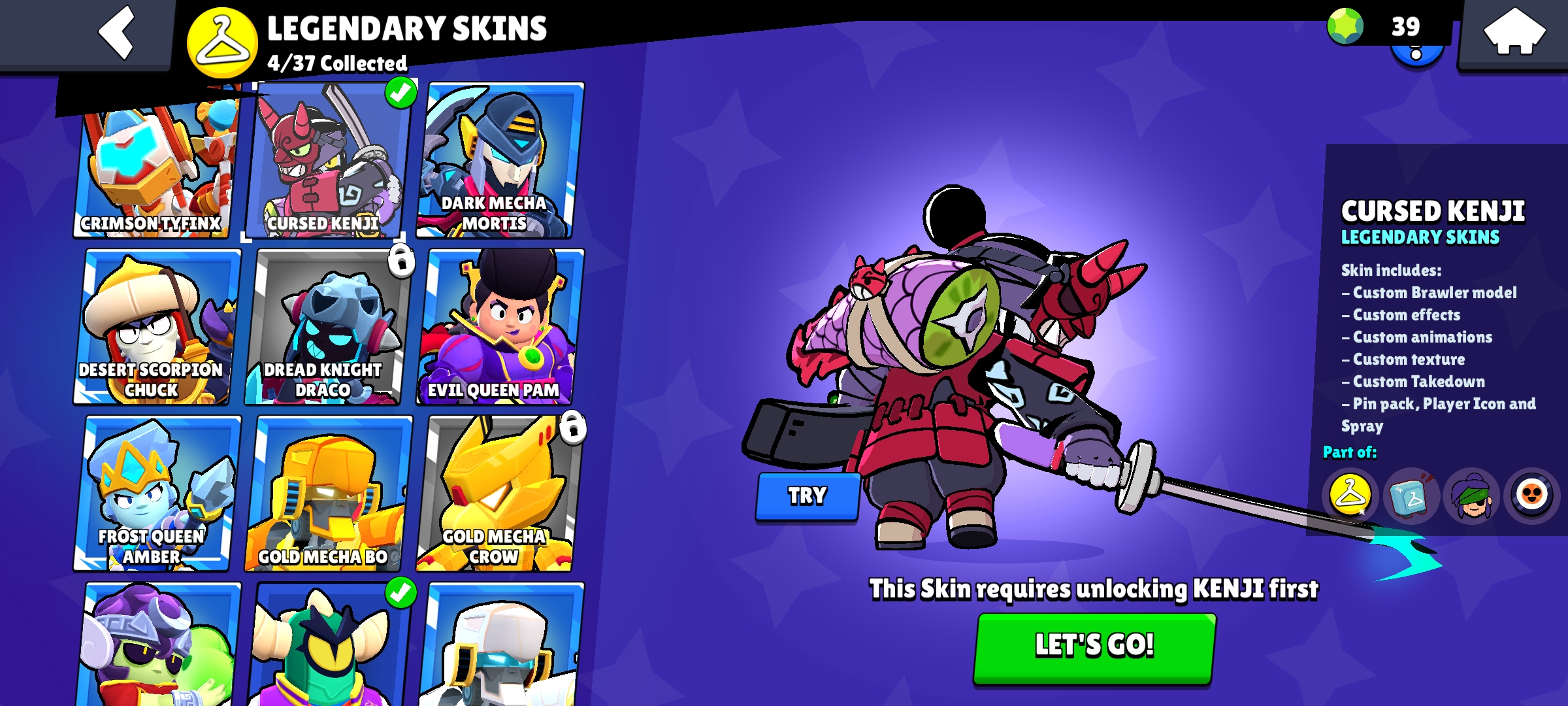The height and width of the screenshot is (706, 1568).
Task: Select the Frost Queen Amber skin
Action: (155, 494)
